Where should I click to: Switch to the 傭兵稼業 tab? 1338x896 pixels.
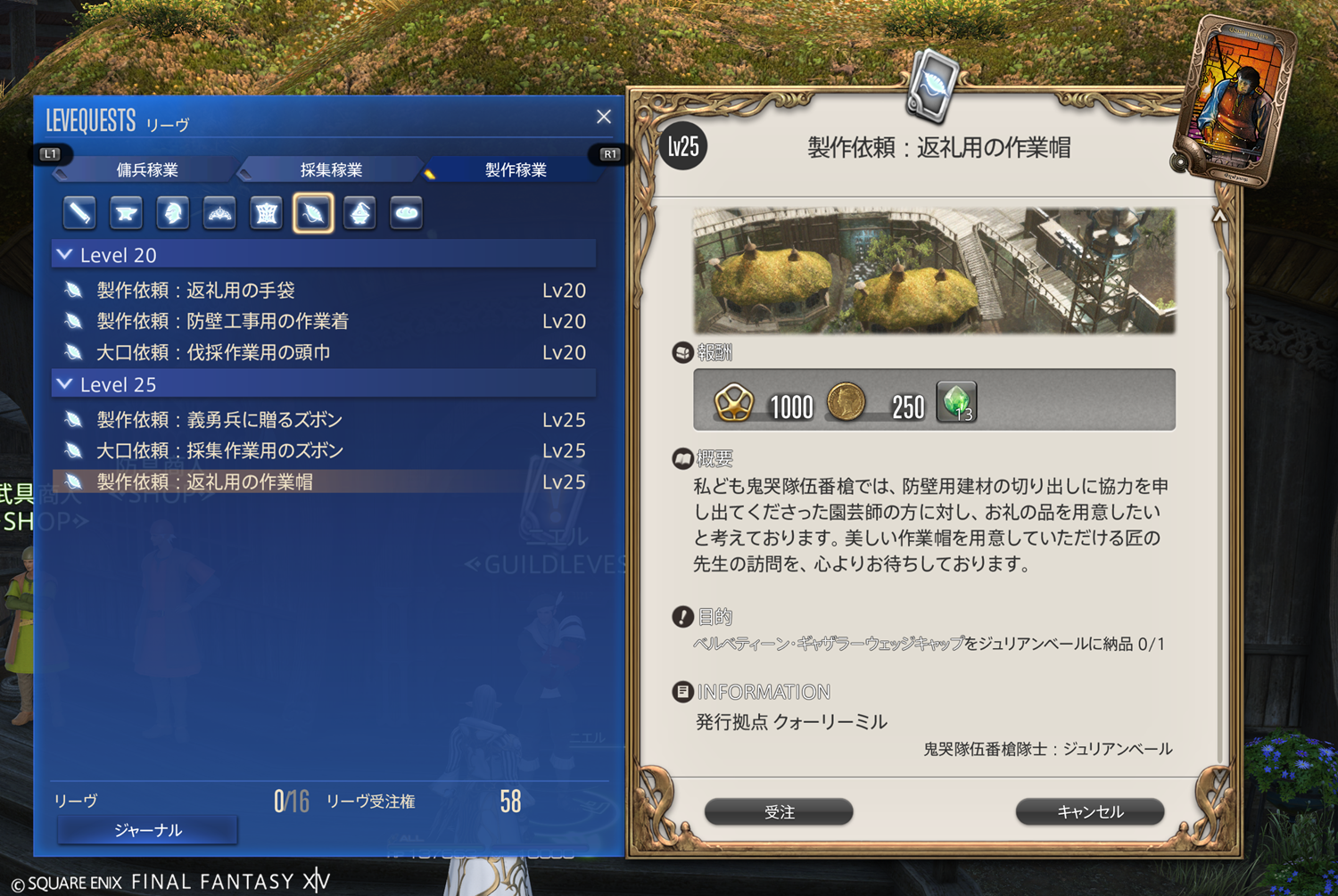pos(147,169)
